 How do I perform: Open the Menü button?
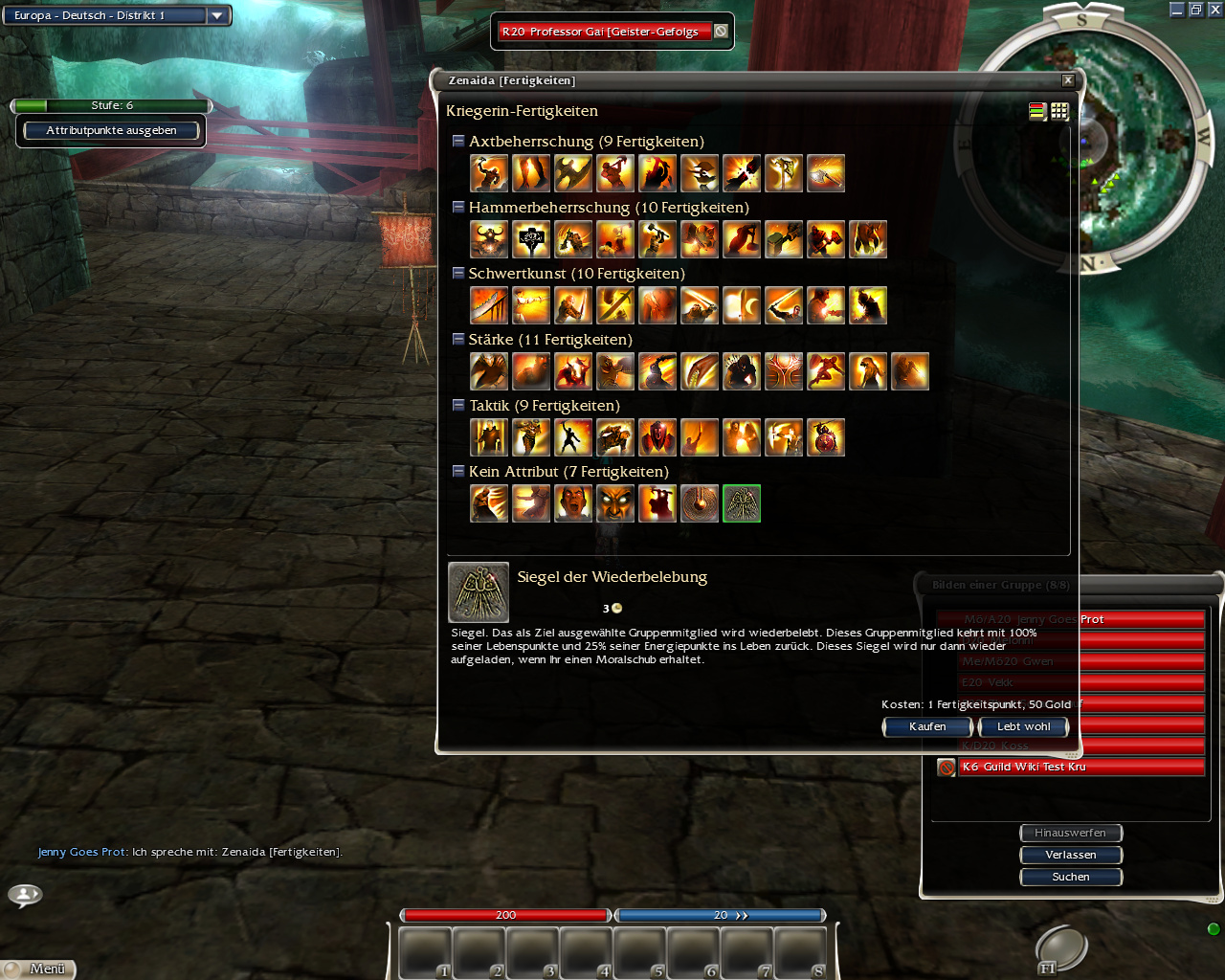click(38, 969)
